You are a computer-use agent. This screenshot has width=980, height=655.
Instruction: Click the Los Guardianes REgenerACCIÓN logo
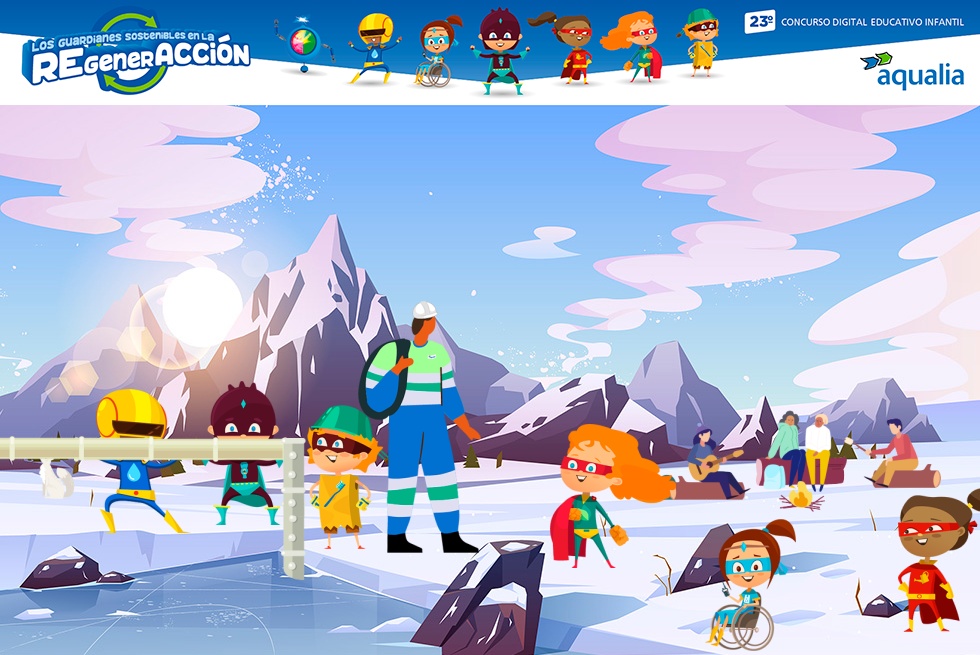point(136,56)
